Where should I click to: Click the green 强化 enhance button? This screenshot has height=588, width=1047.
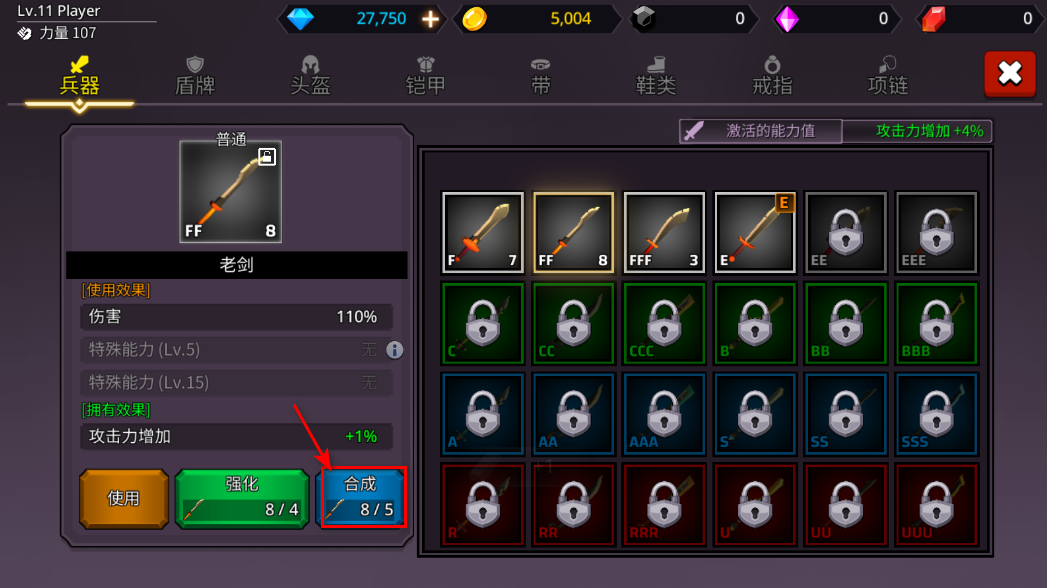coord(242,498)
